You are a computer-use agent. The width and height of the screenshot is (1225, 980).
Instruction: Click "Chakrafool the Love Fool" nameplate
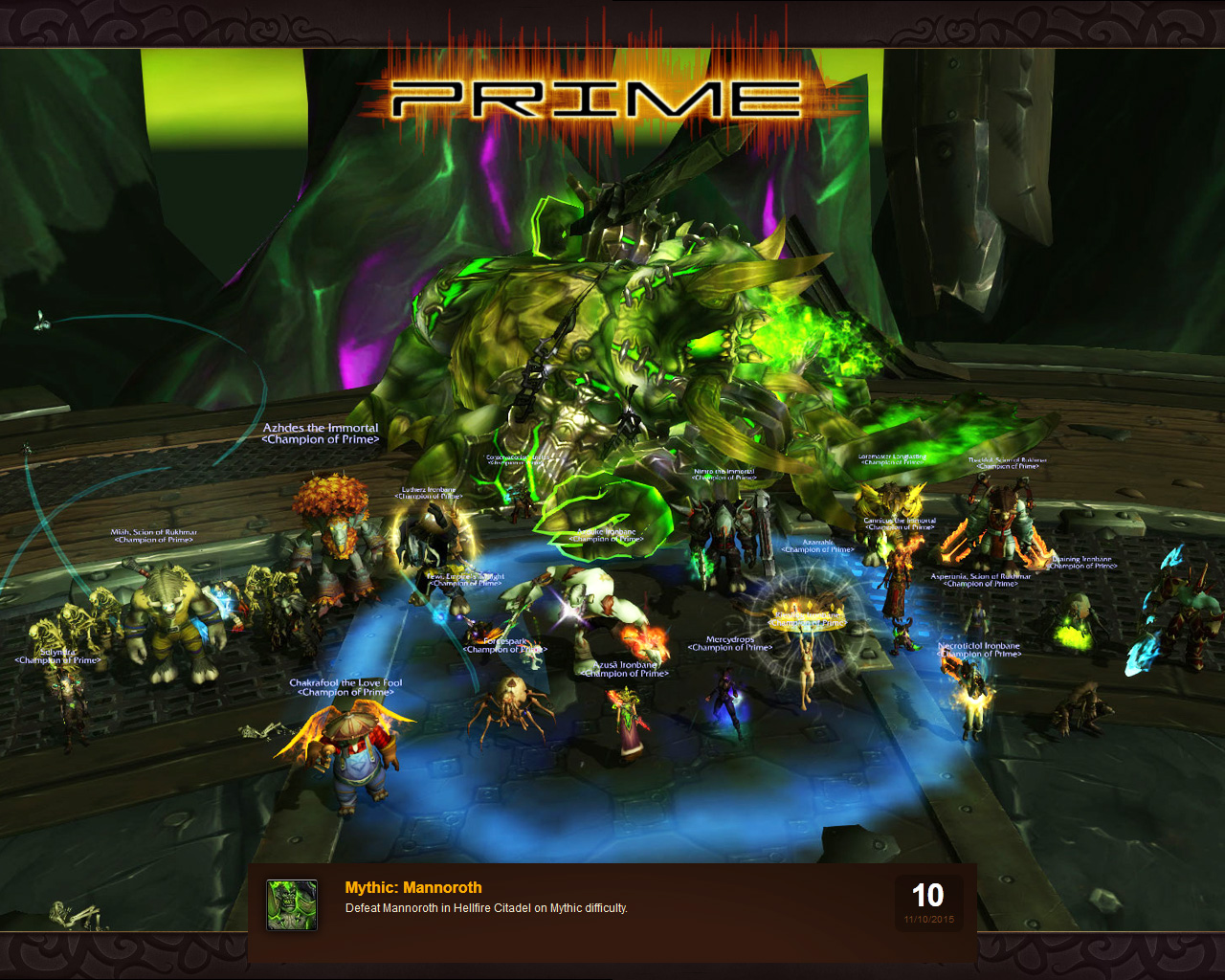point(345,688)
